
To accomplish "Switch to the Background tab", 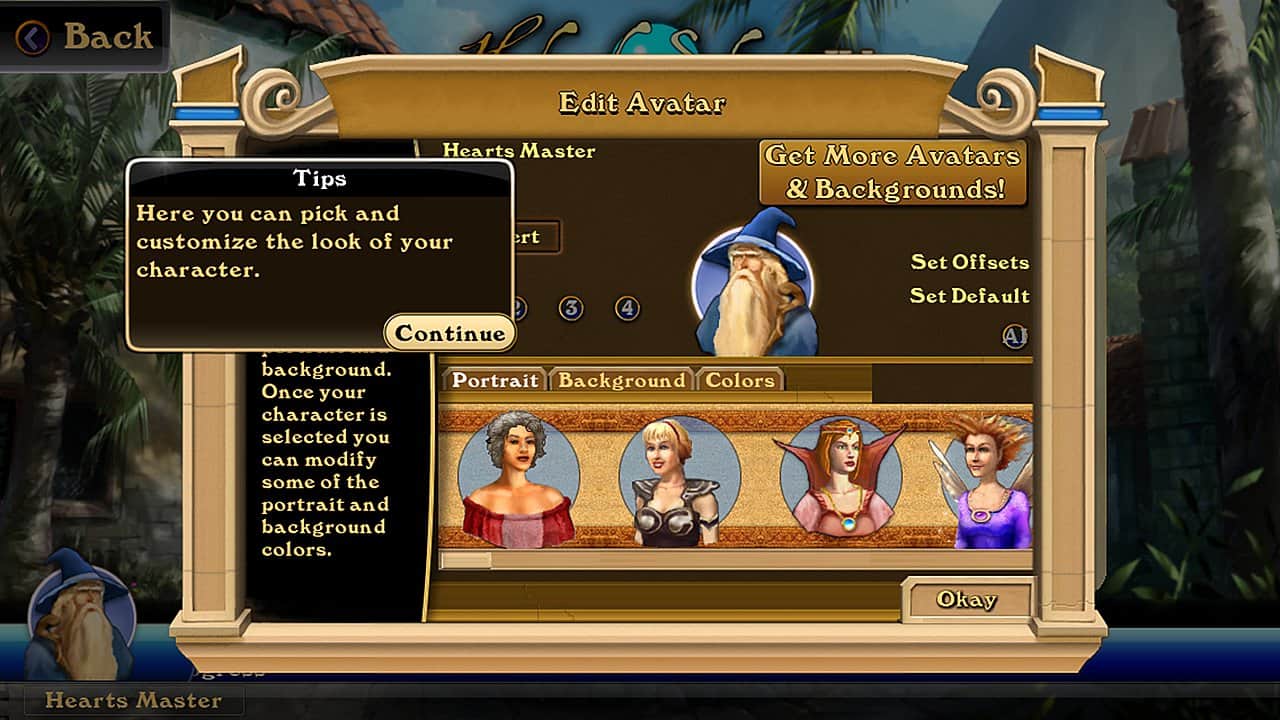I will pos(621,380).
